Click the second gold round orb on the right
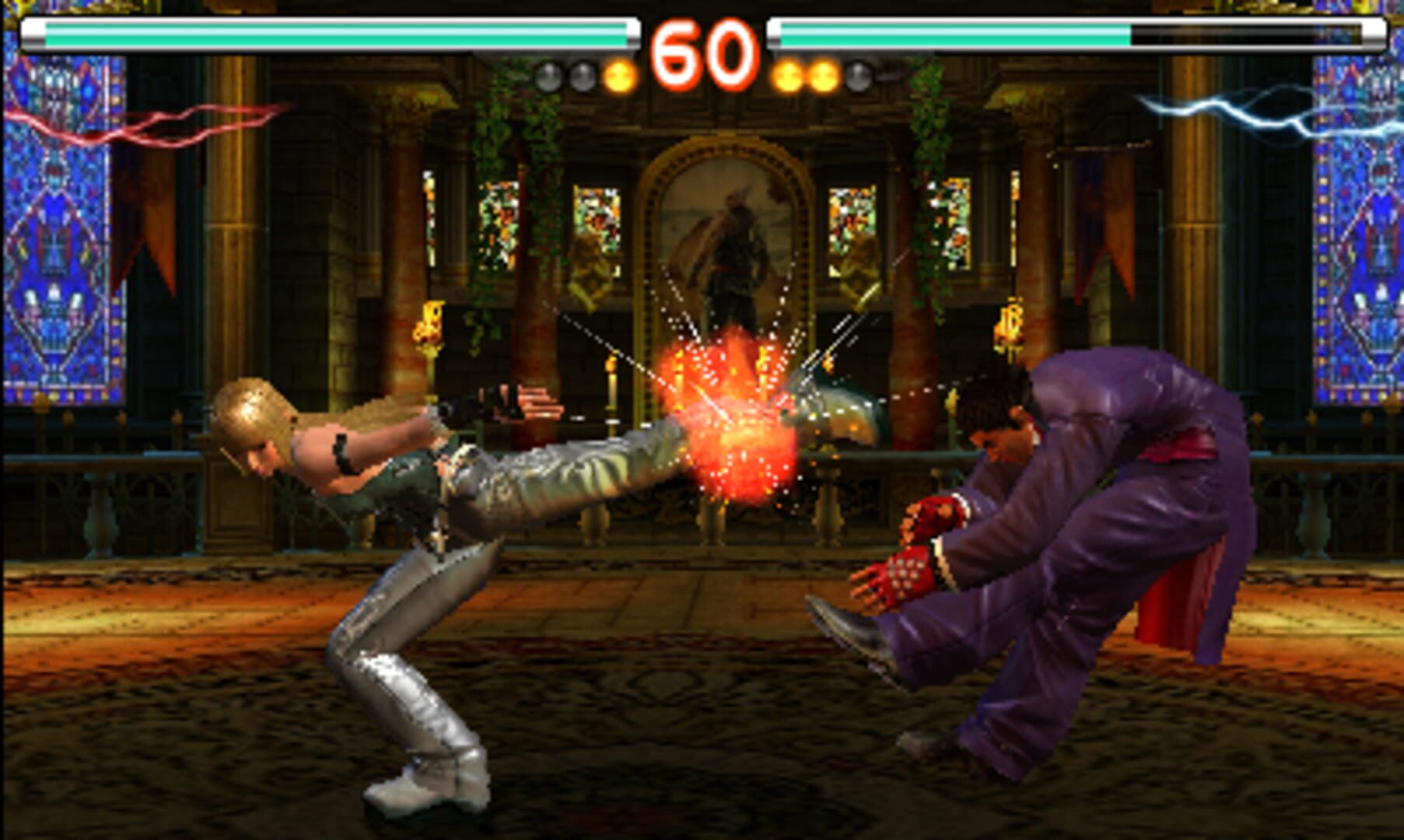Viewport: 1404px width, 840px height. [x=821, y=75]
